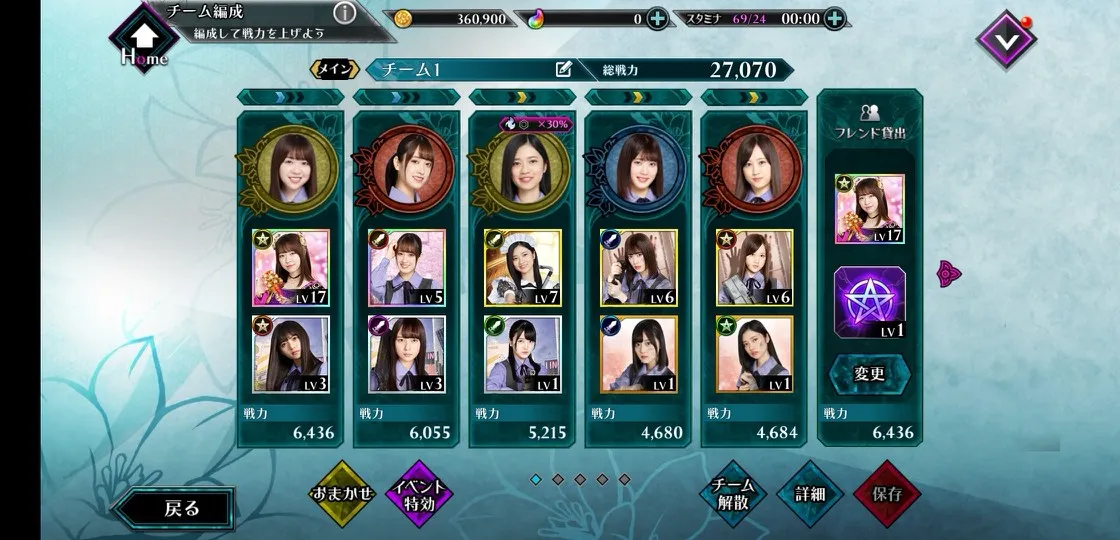Add more rainbow gems with plus button
The height and width of the screenshot is (540, 1120).
(x=657, y=18)
